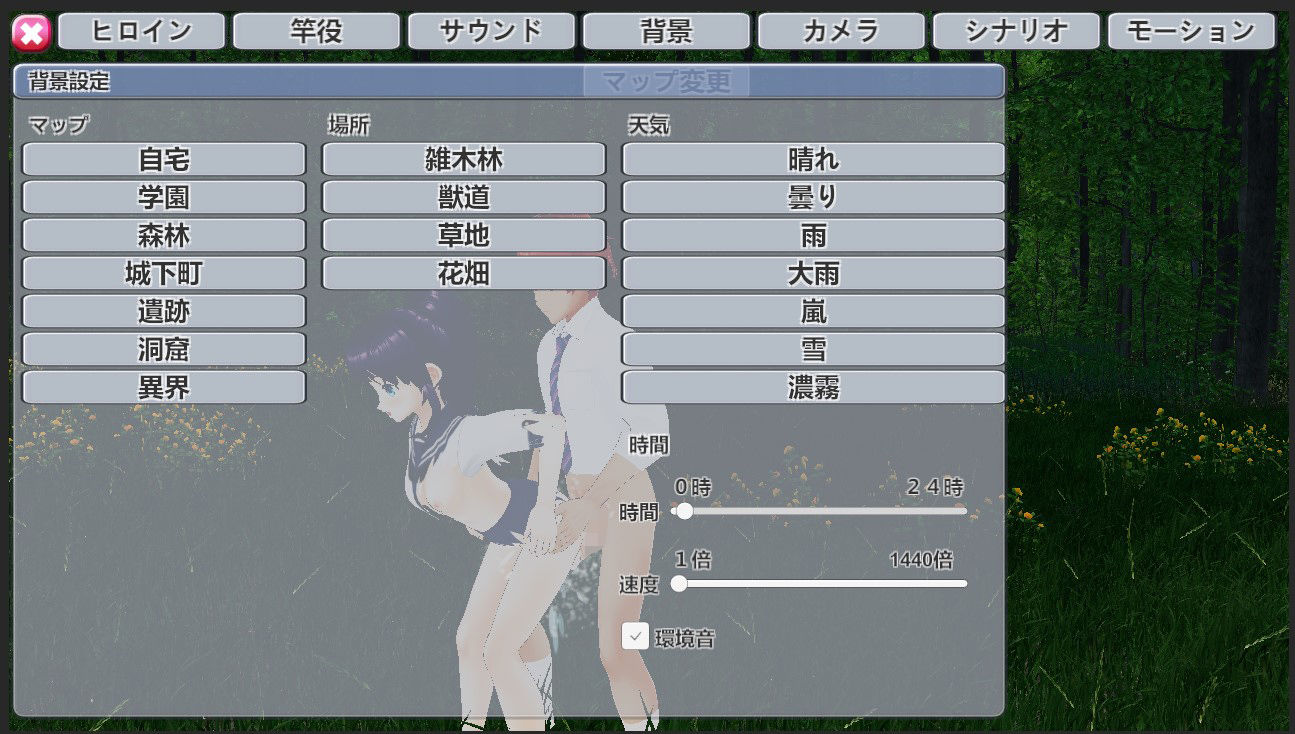1295x734 pixels.
Task: Select 雑木林 as the location
Action: 463,158
